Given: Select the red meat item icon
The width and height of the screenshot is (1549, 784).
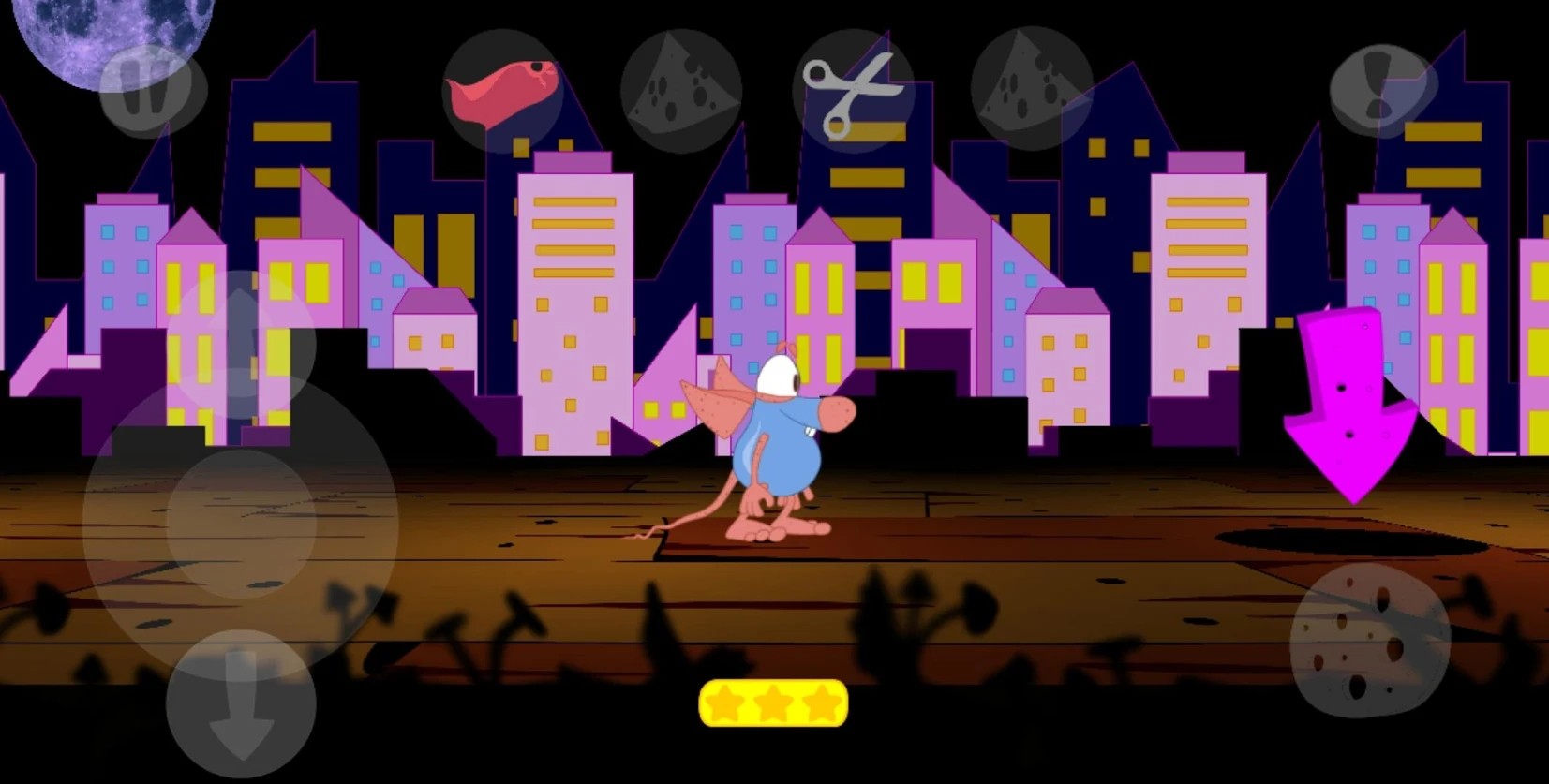Looking at the screenshot, I should point(503,91).
